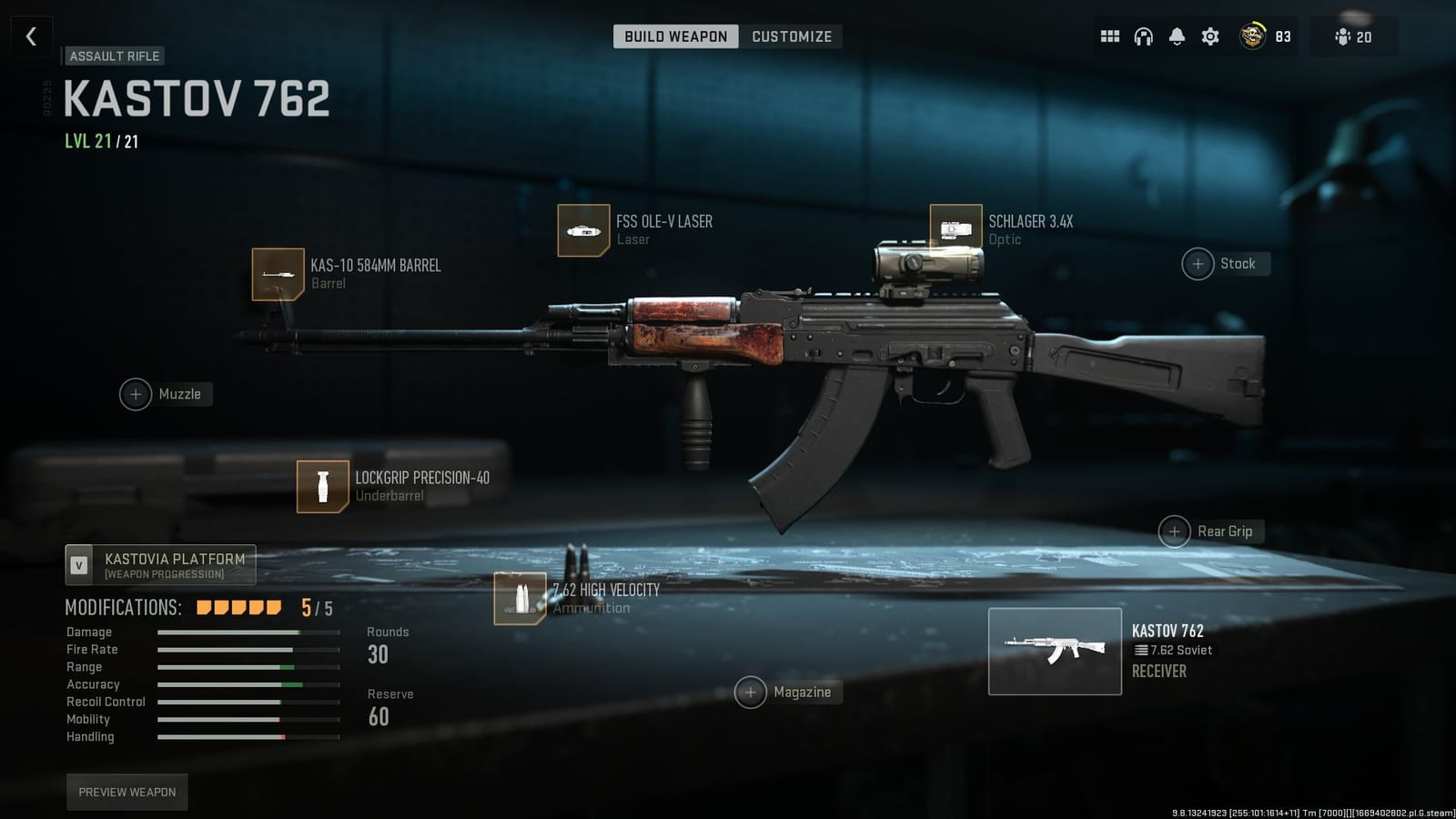Screen dimensions: 1456x819
Task: Click the Damage stat bar
Action: click(248, 632)
